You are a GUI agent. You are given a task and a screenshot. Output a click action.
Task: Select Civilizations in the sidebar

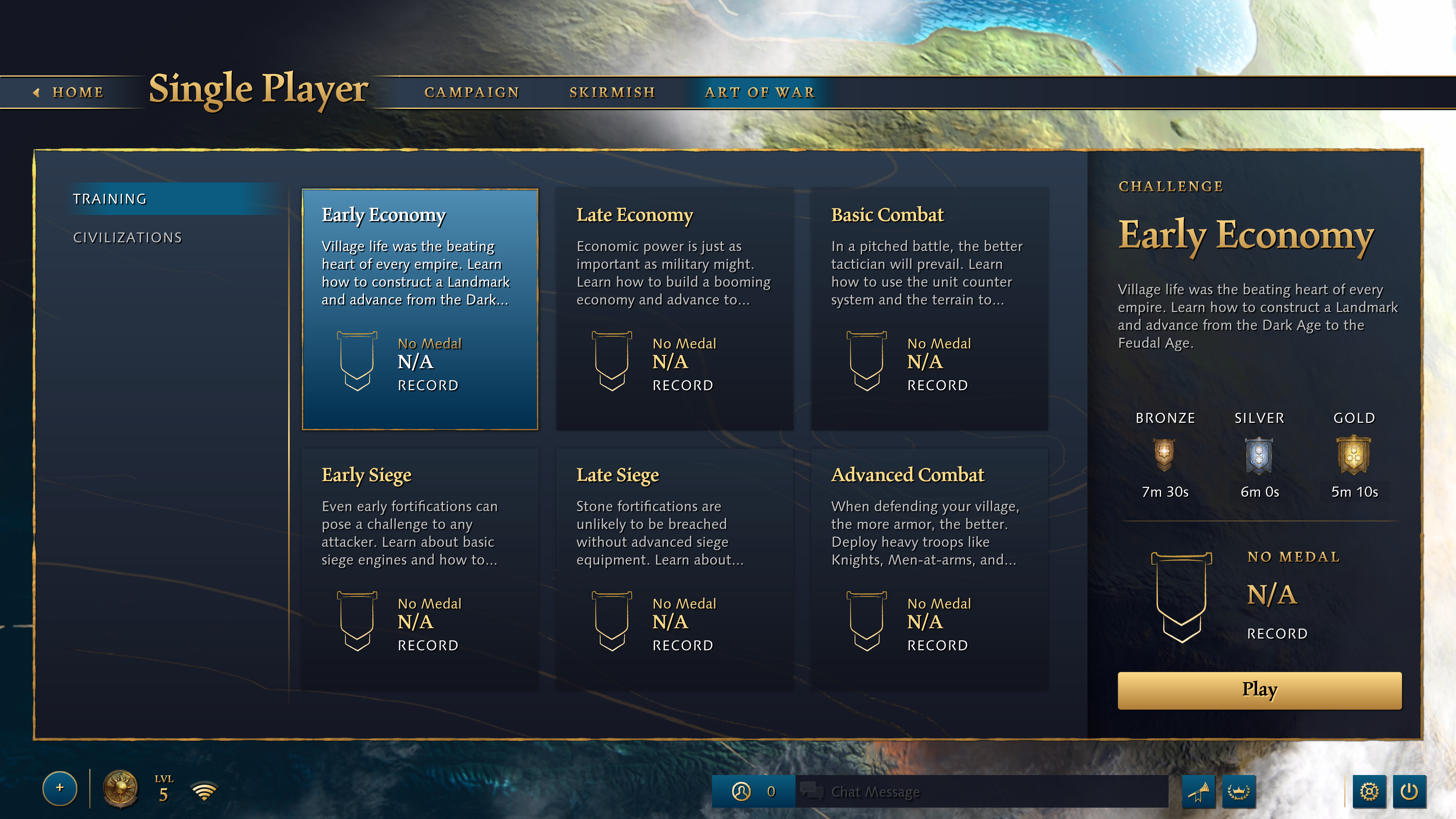click(127, 237)
